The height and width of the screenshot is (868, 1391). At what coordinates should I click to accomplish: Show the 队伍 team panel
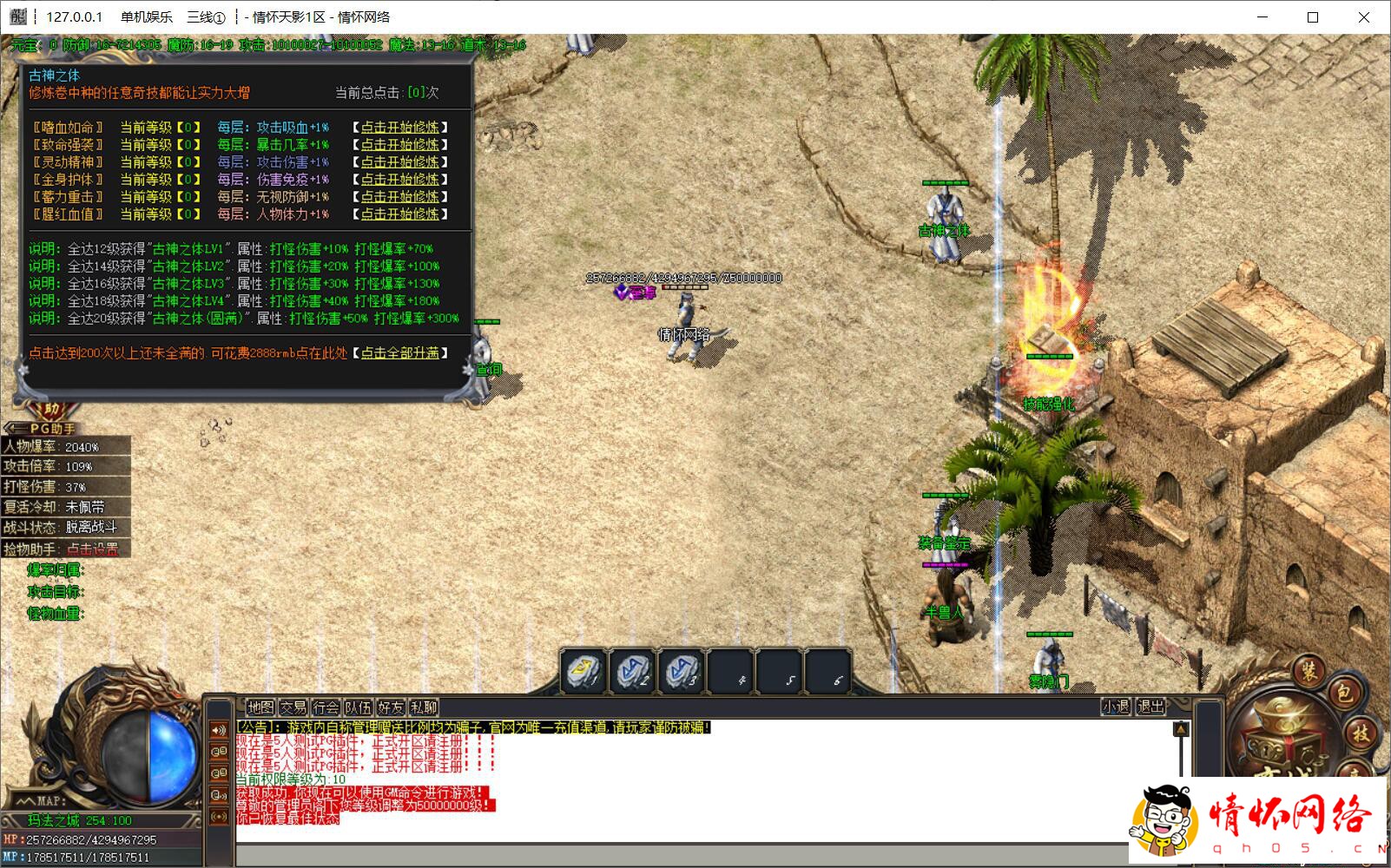click(358, 707)
